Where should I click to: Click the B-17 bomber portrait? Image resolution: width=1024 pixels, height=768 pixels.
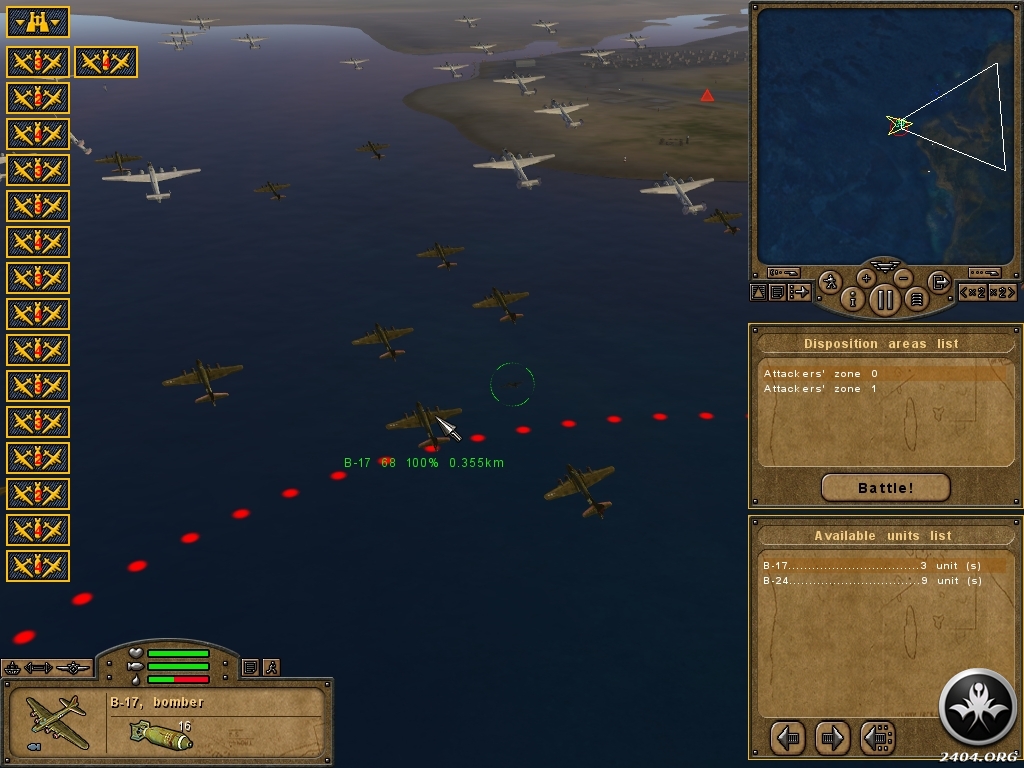(x=57, y=723)
